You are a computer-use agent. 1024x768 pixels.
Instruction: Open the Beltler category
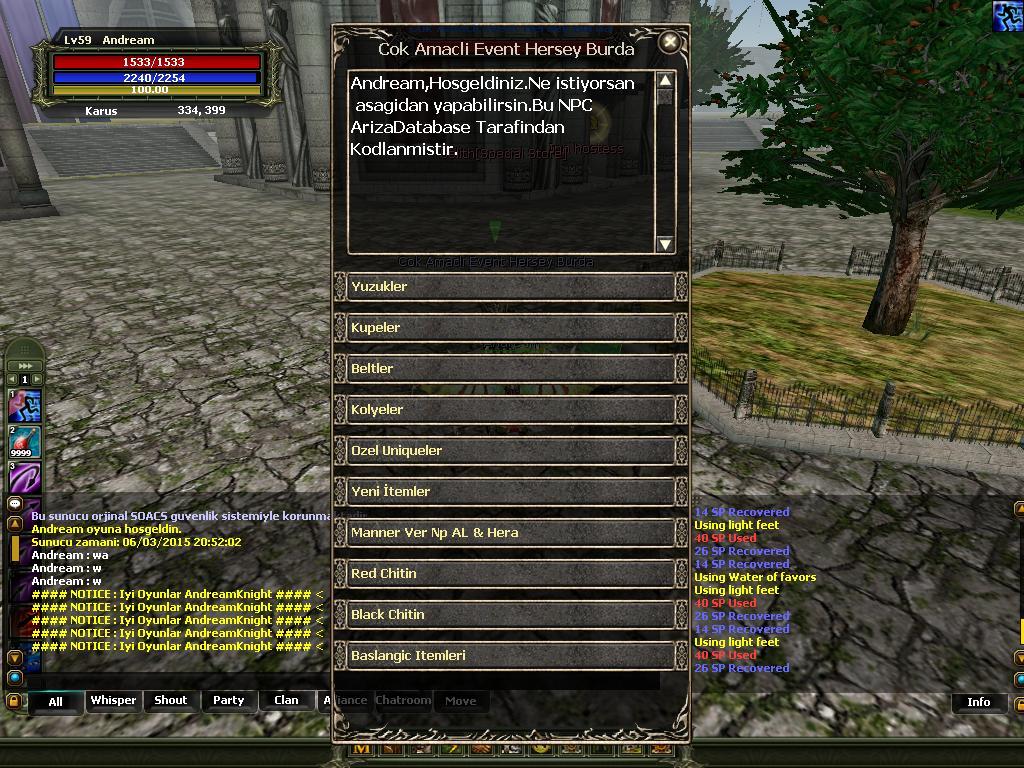point(511,369)
